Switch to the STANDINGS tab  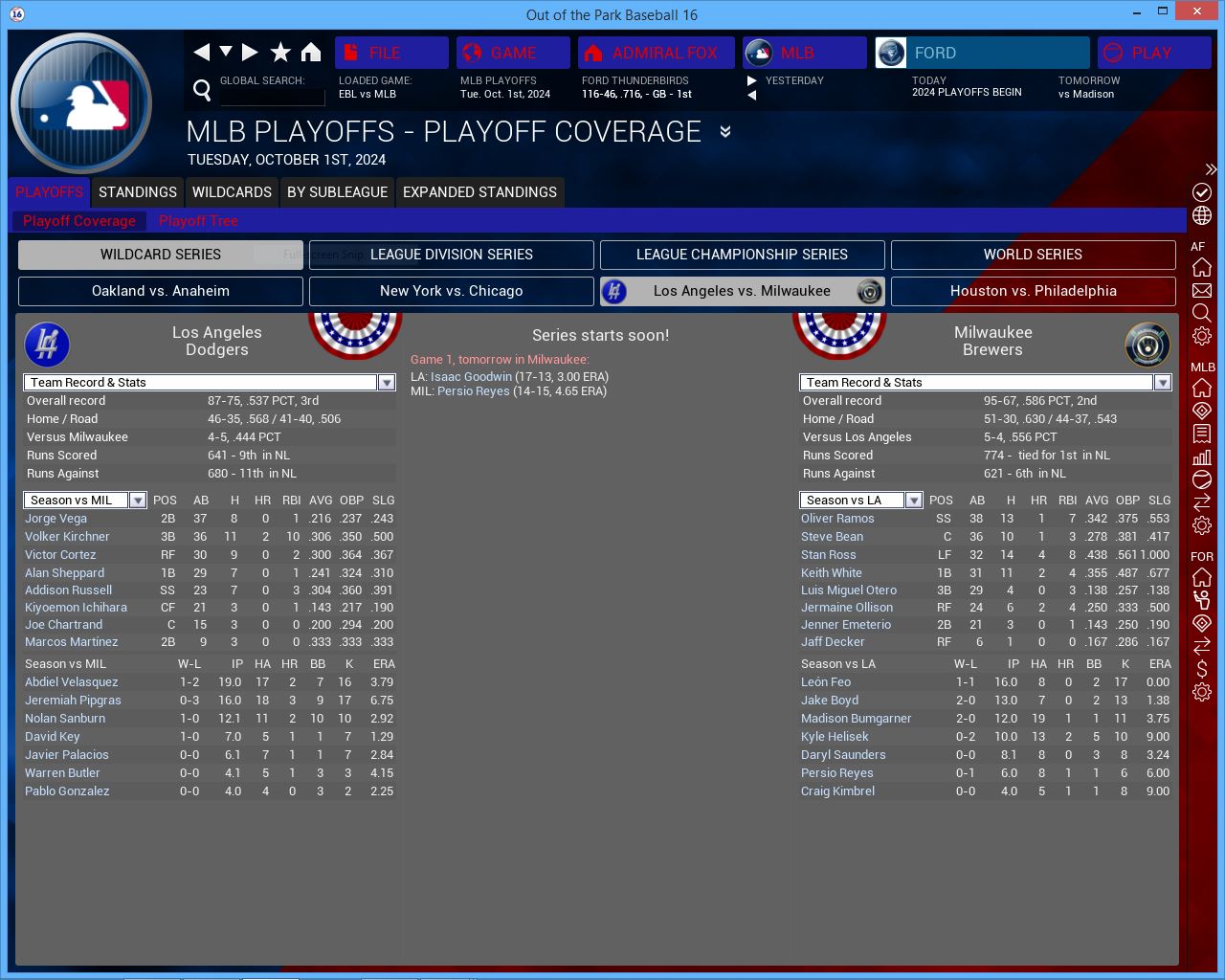click(x=138, y=192)
